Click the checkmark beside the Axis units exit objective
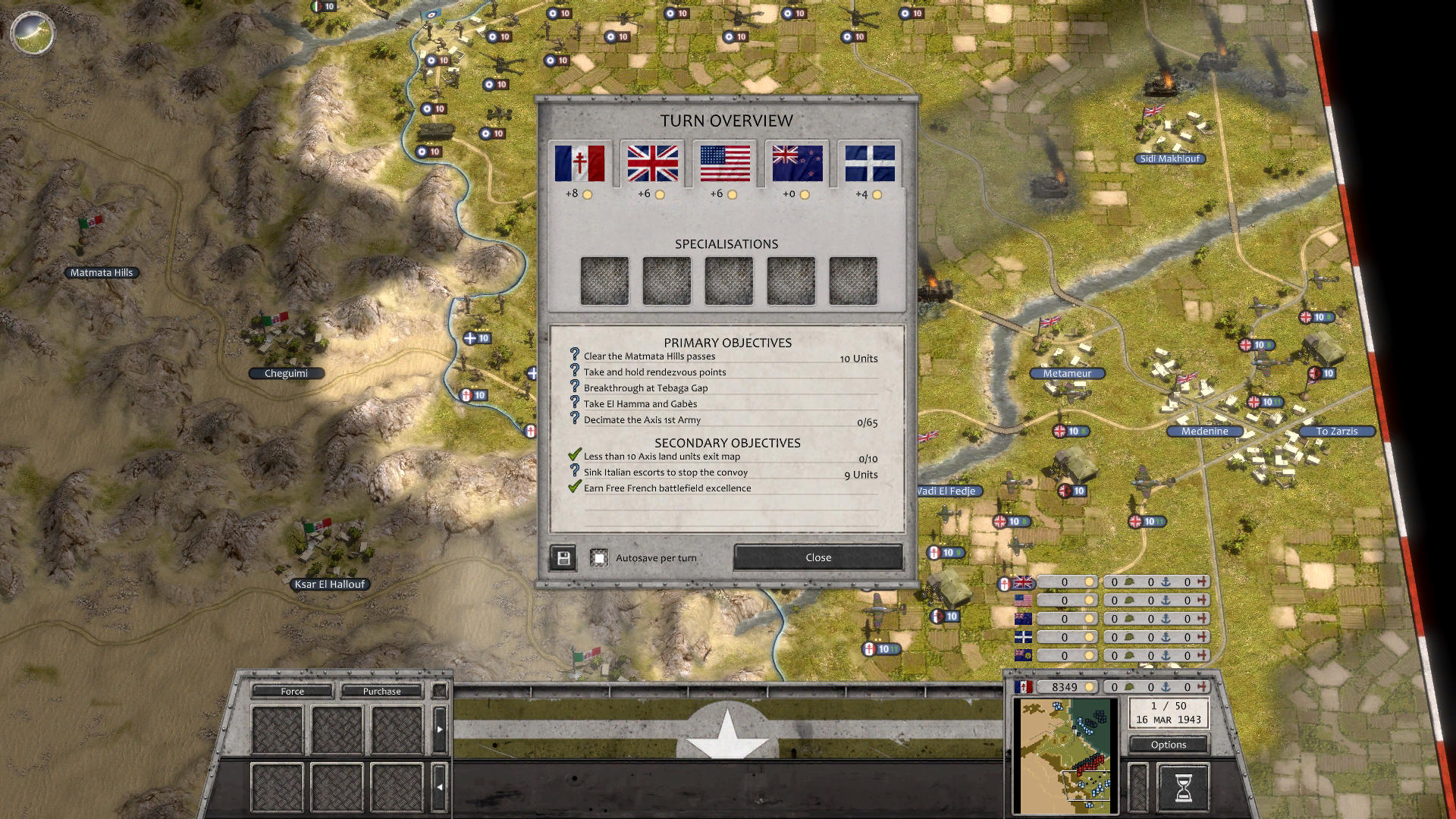The image size is (1456, 819). [x=573, y=457]
